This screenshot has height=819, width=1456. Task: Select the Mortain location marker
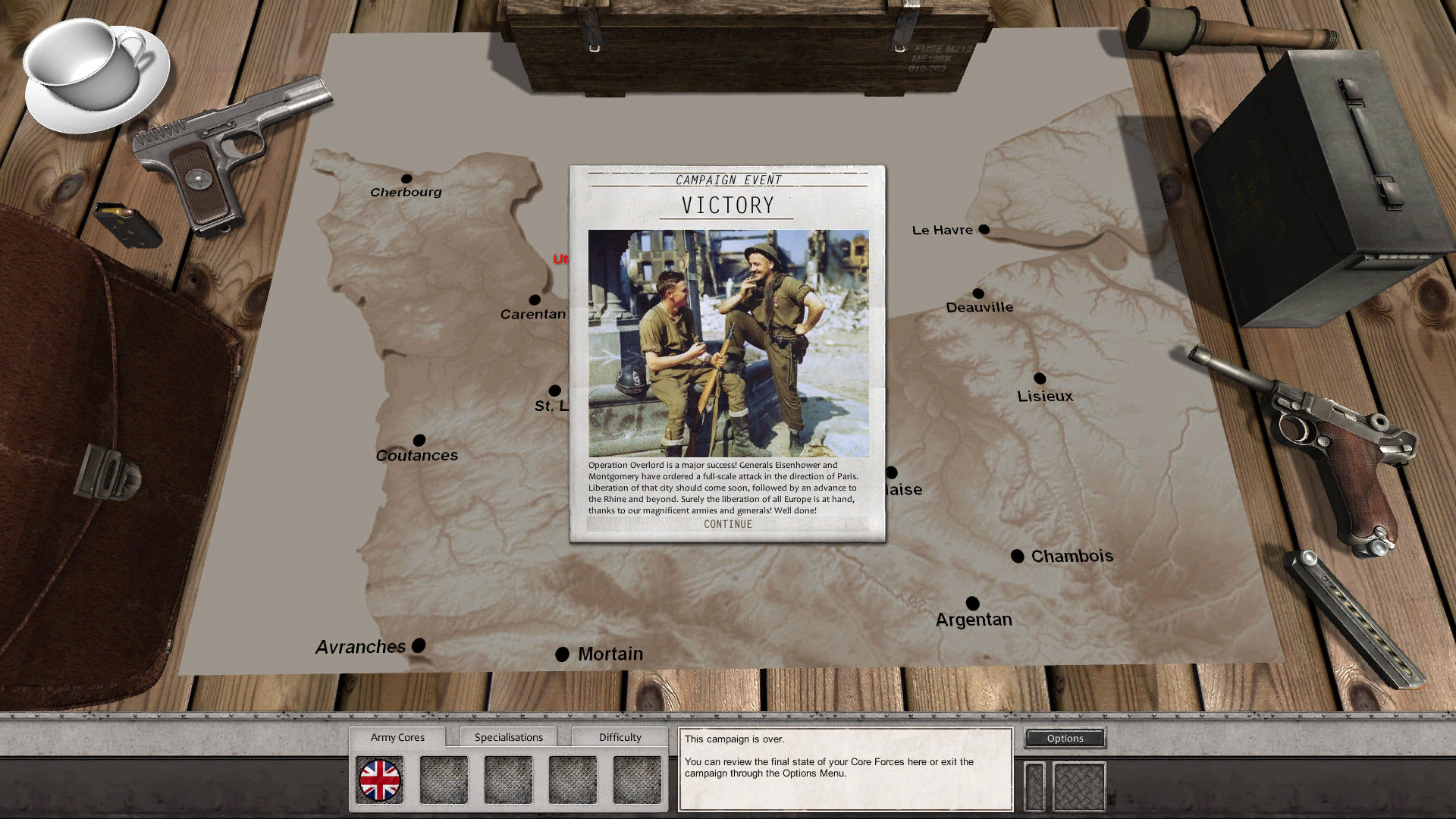pyautogui.click(x=562, y=653)
